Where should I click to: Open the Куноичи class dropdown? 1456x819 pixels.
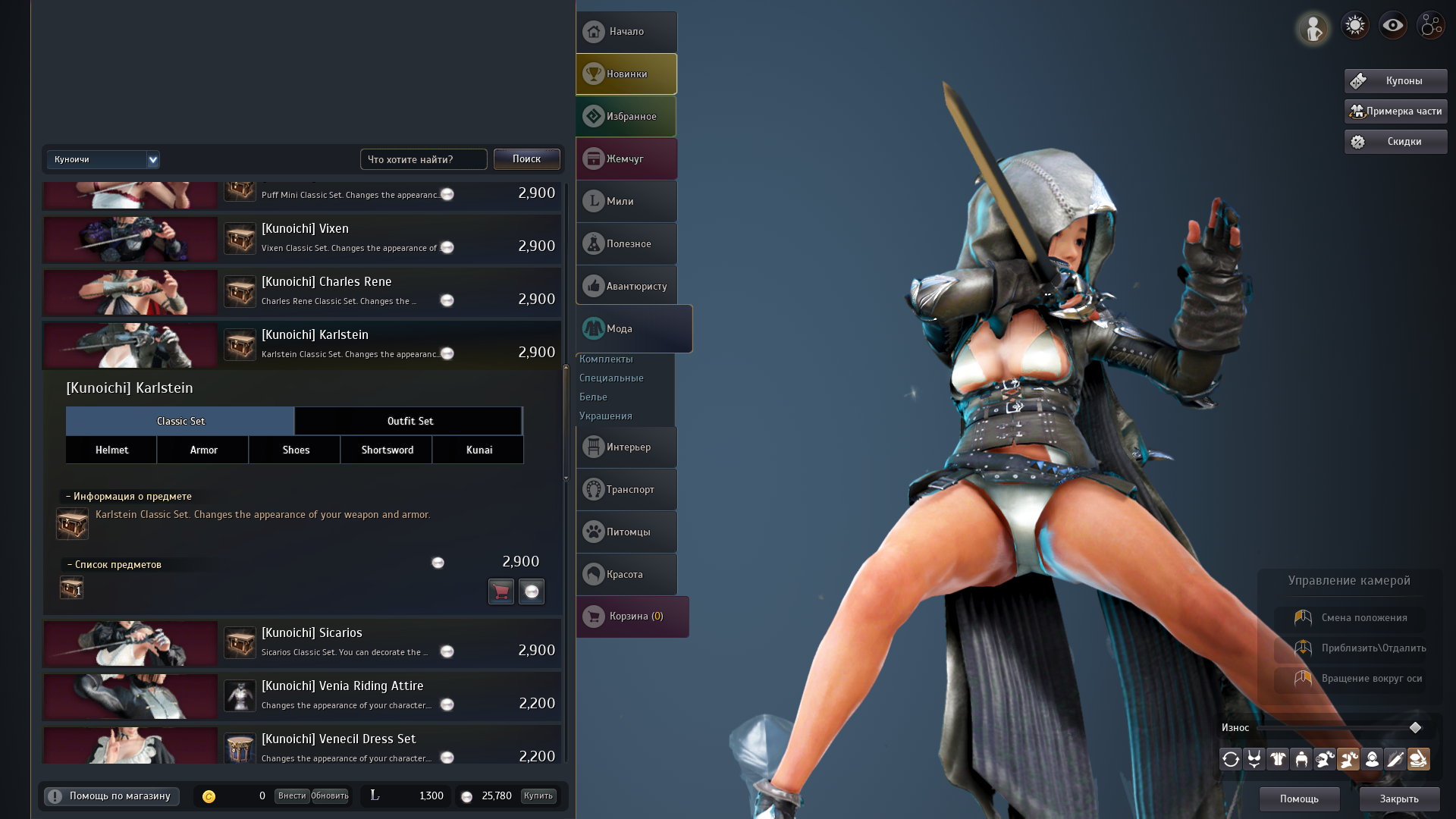[103, 159]
